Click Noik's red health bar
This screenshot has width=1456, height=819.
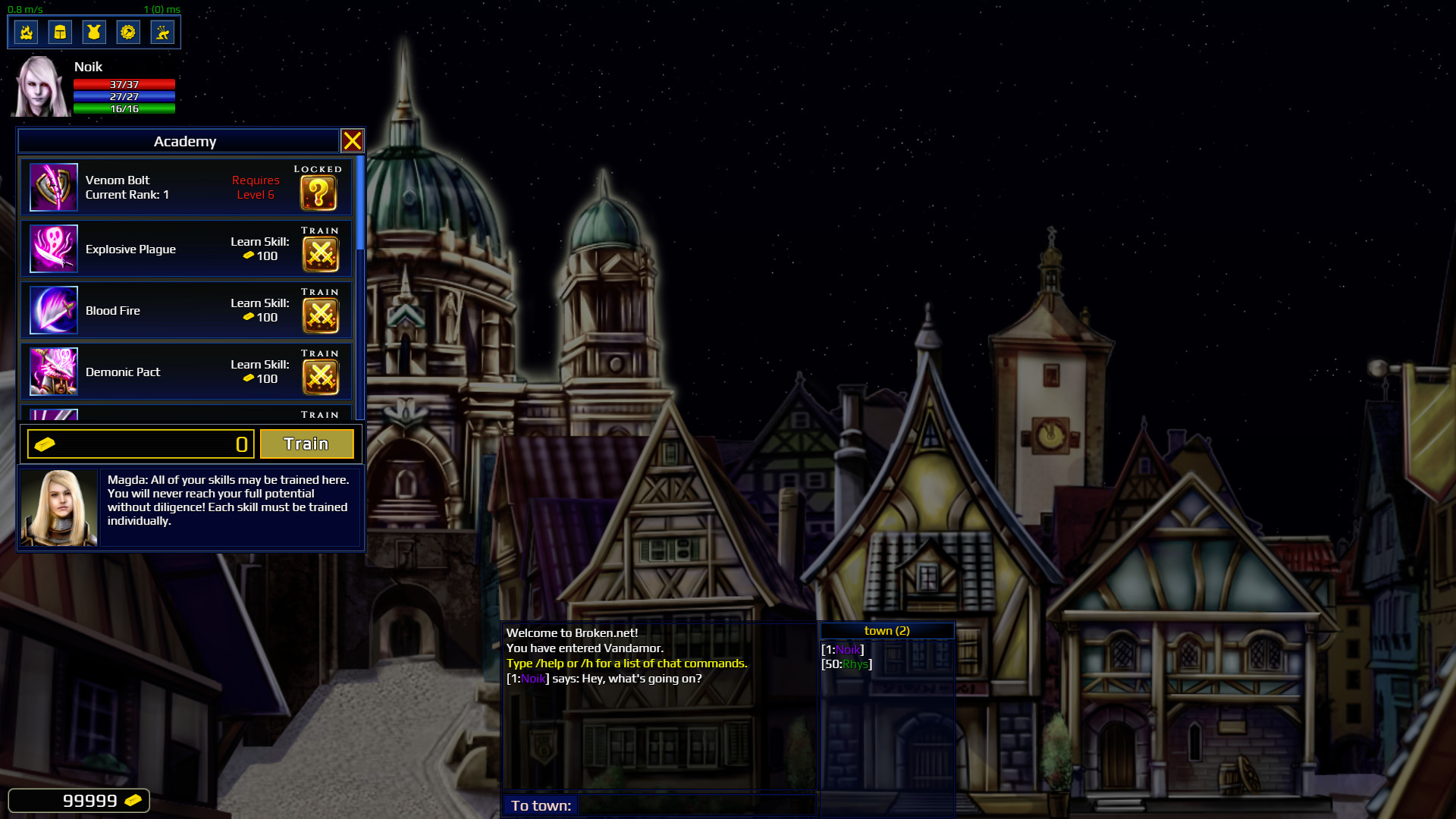tap(123, 85)
